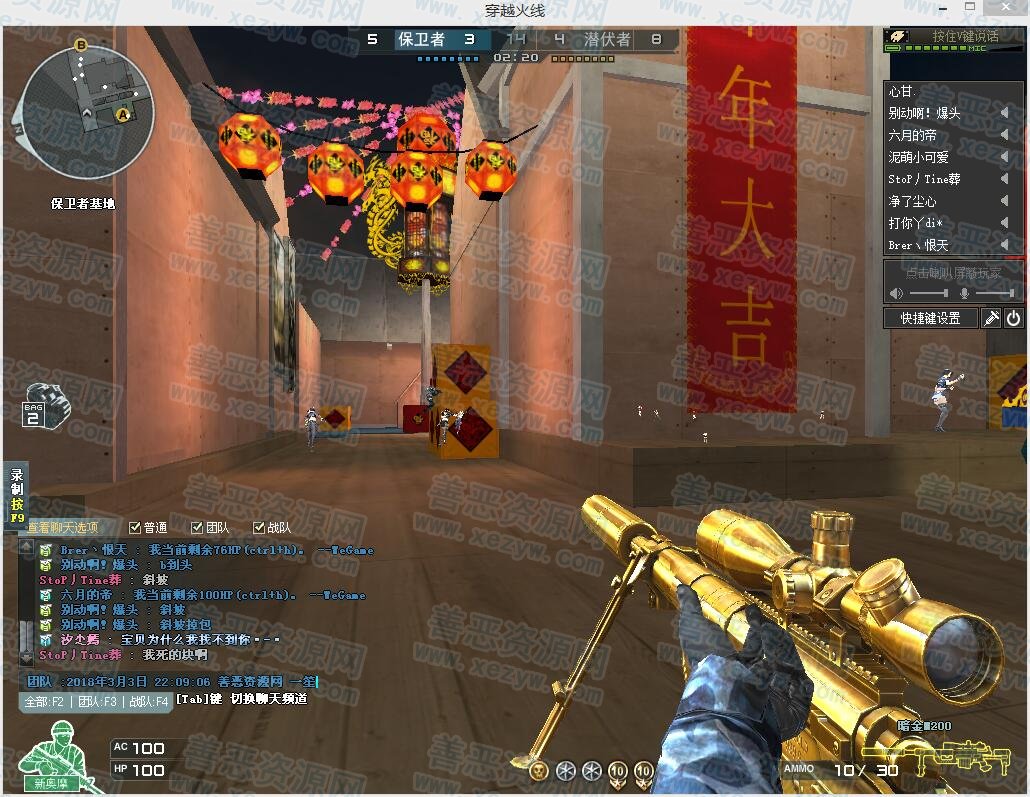Click the 录制 F9 recording tab
Image resolution: width=1030 pixels, height=797 pixels.
point(16,496)
